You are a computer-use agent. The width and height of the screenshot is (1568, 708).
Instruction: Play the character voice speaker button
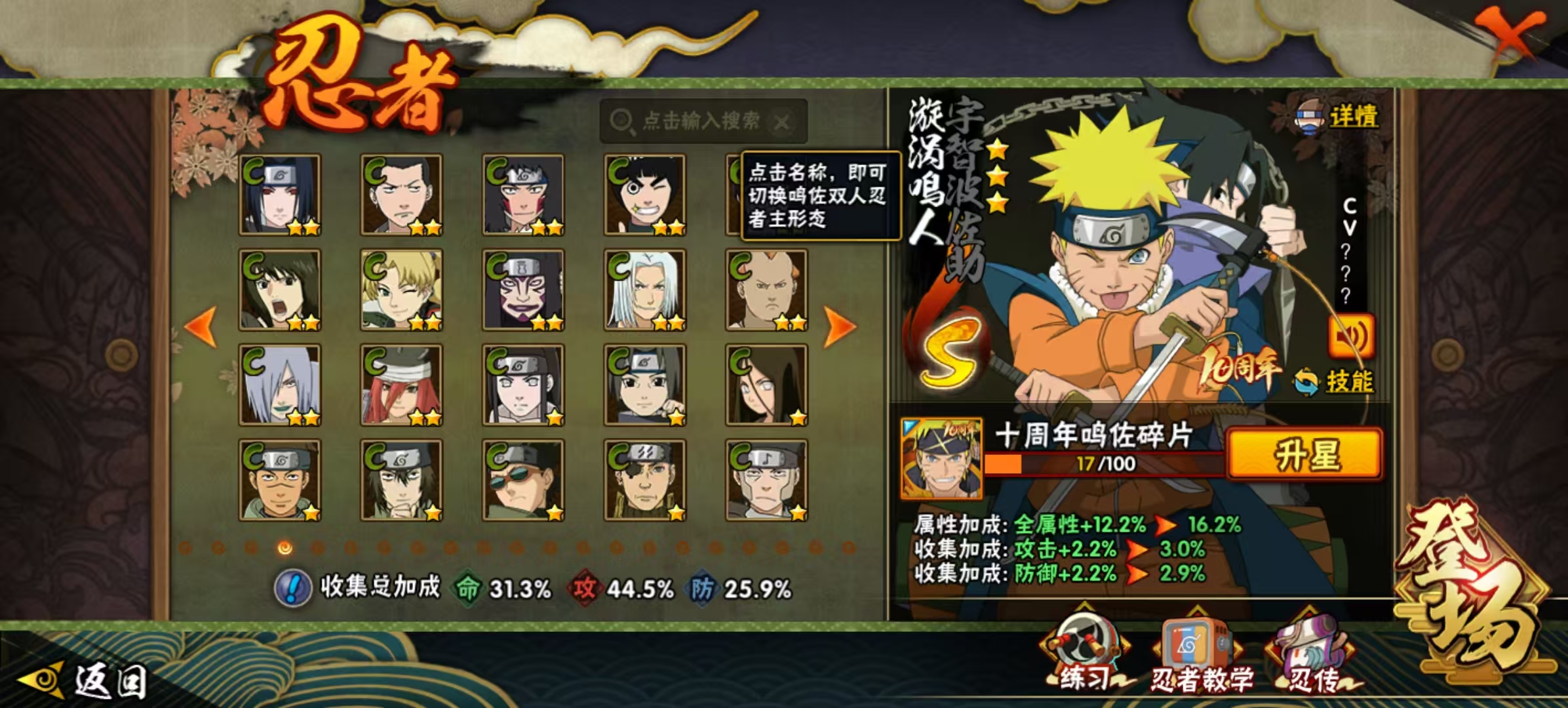[x=1351, y=336]
